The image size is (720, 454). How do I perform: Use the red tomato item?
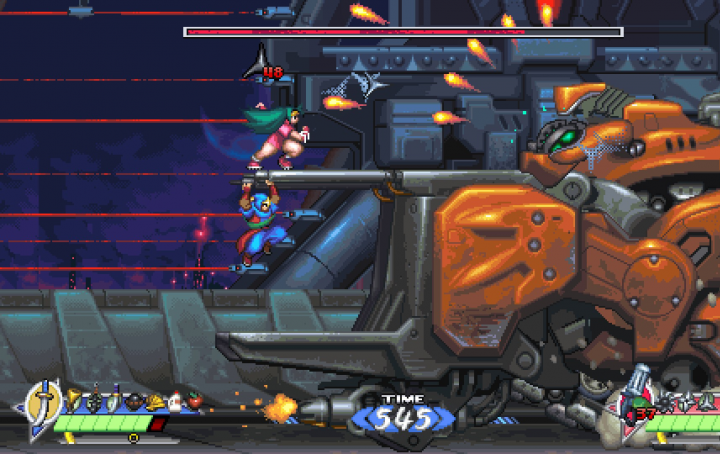[193, 401]
